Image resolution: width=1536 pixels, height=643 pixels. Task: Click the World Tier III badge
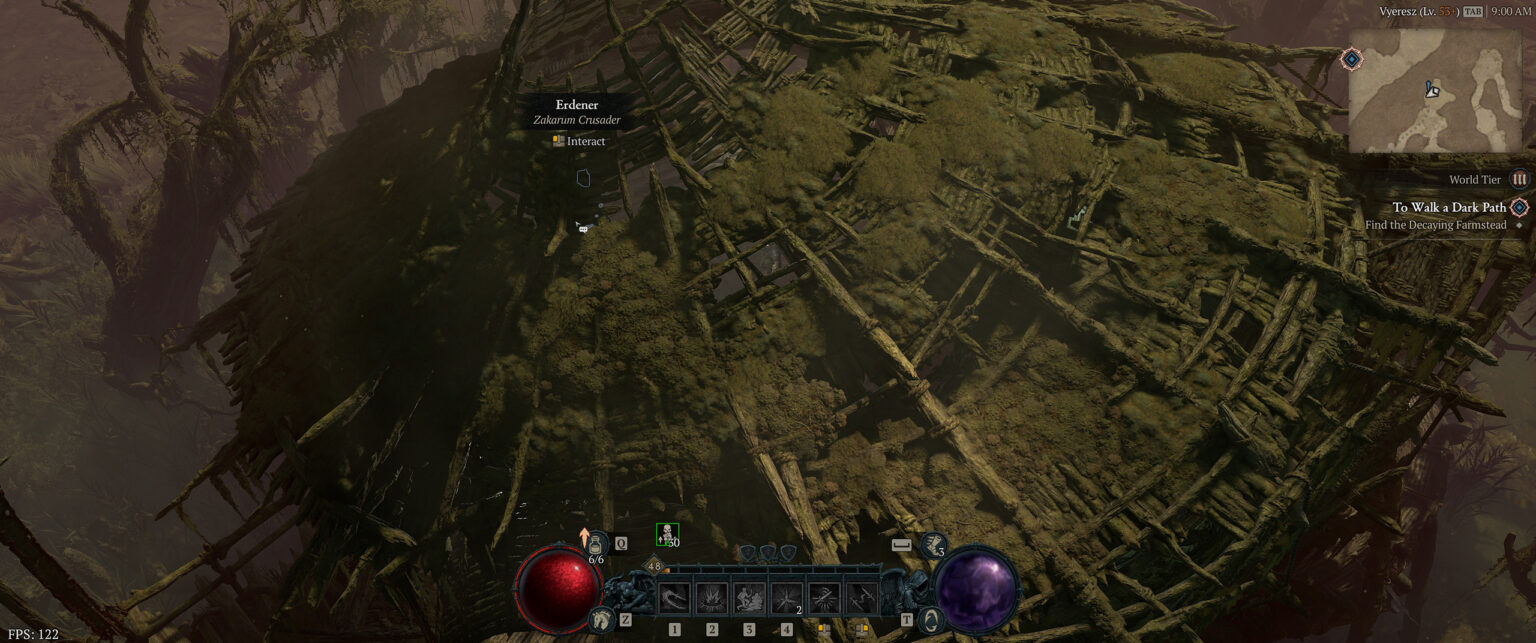tap(1519, 180)
